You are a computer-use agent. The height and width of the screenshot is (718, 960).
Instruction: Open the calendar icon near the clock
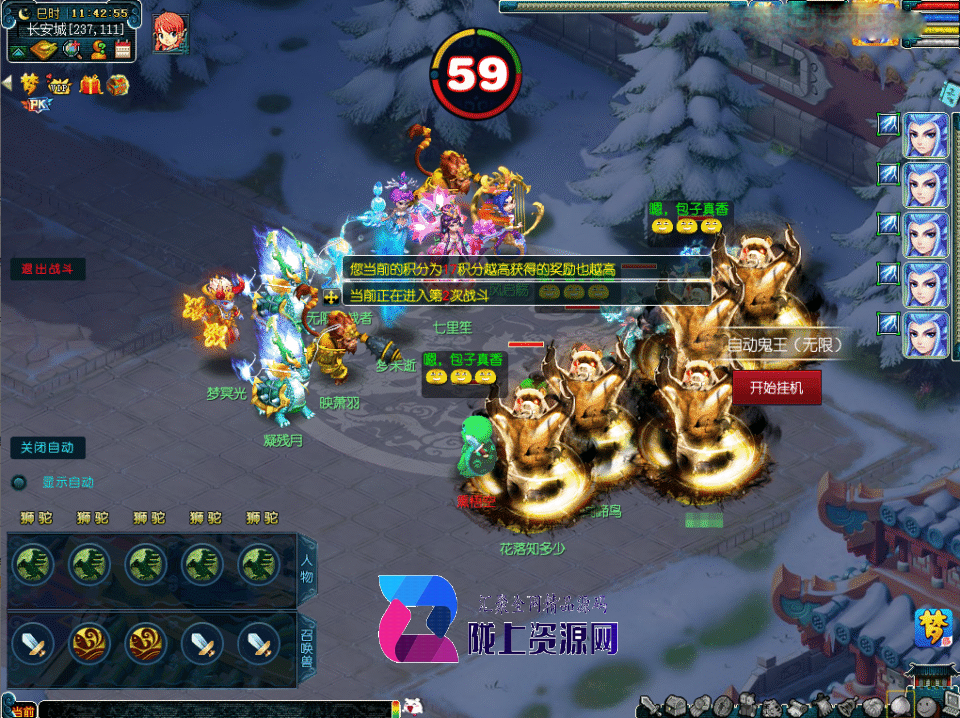[x=123, y=48]
